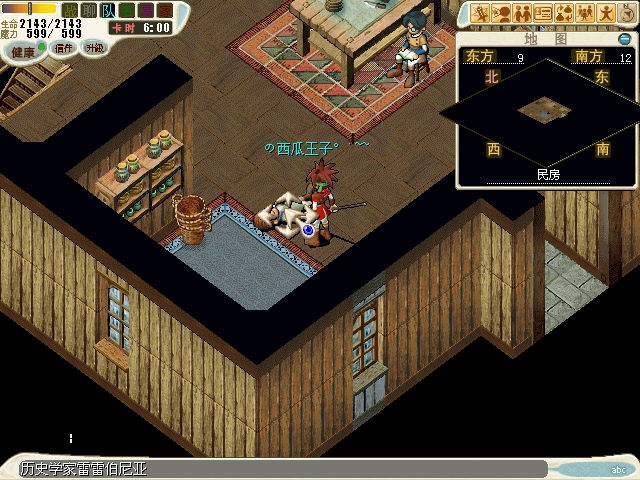Click the 升級 level-up button
Image resolution: width=640 pixels, height=480 pixels.
[94, 47]
